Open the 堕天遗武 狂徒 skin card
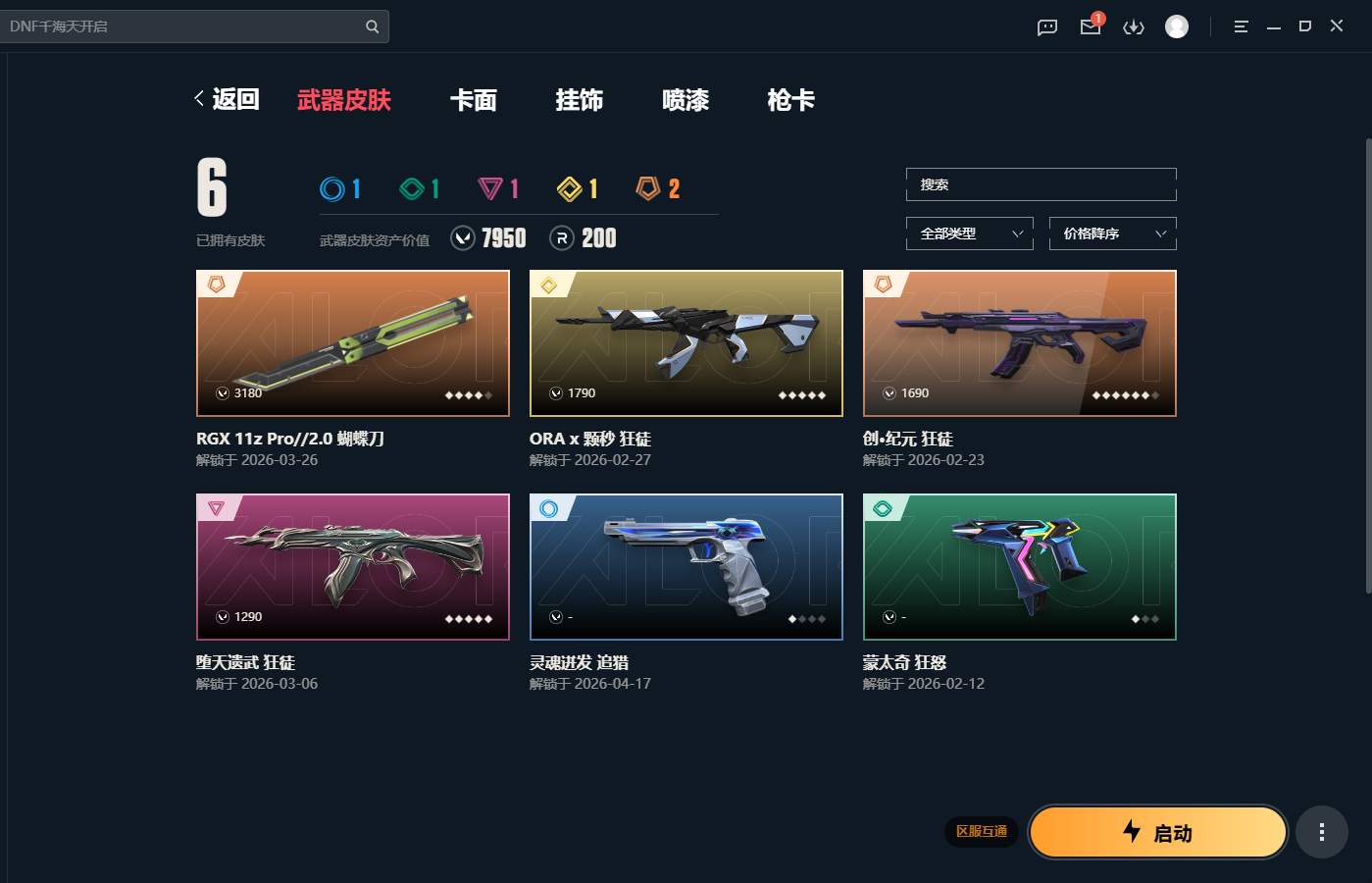Screen dimensions: 1372x883 click(353, 567)
